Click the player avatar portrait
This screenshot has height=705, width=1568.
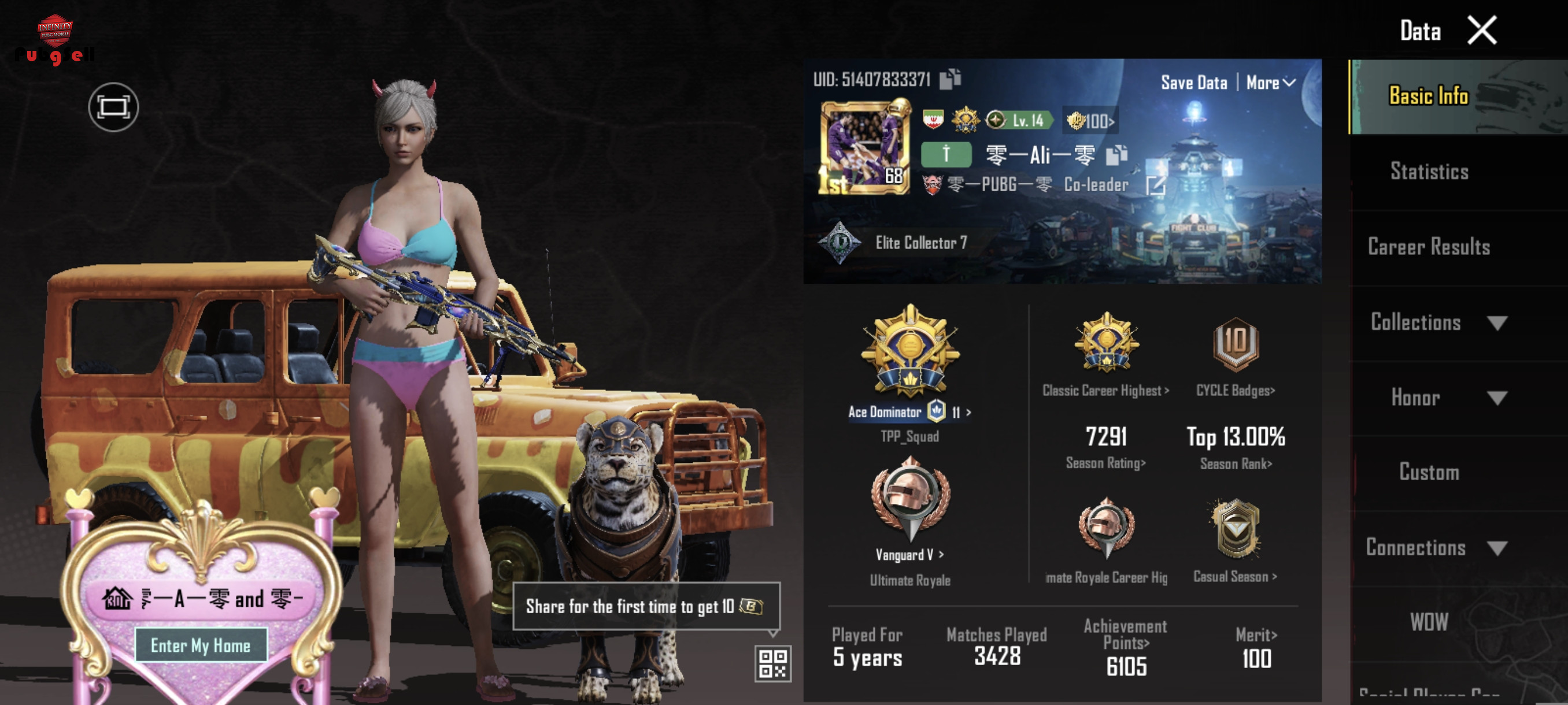click(x=865, y=148)
